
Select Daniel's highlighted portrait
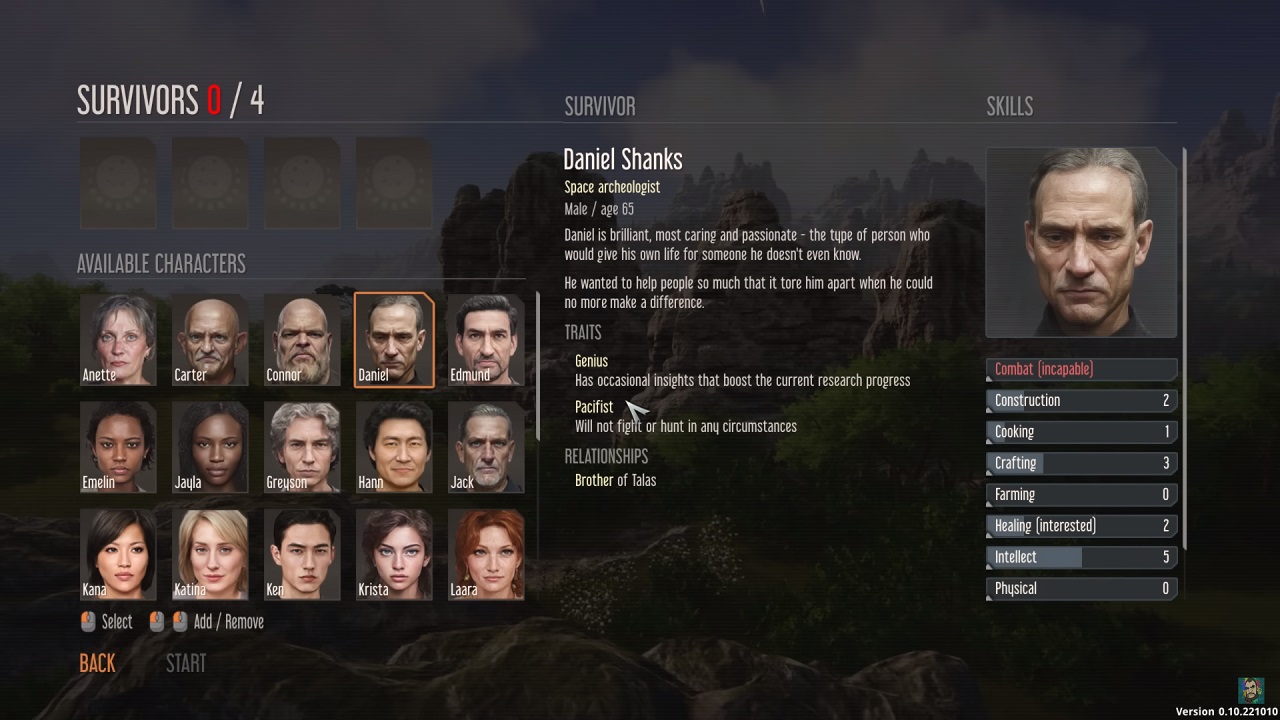[x=394, y=339]
